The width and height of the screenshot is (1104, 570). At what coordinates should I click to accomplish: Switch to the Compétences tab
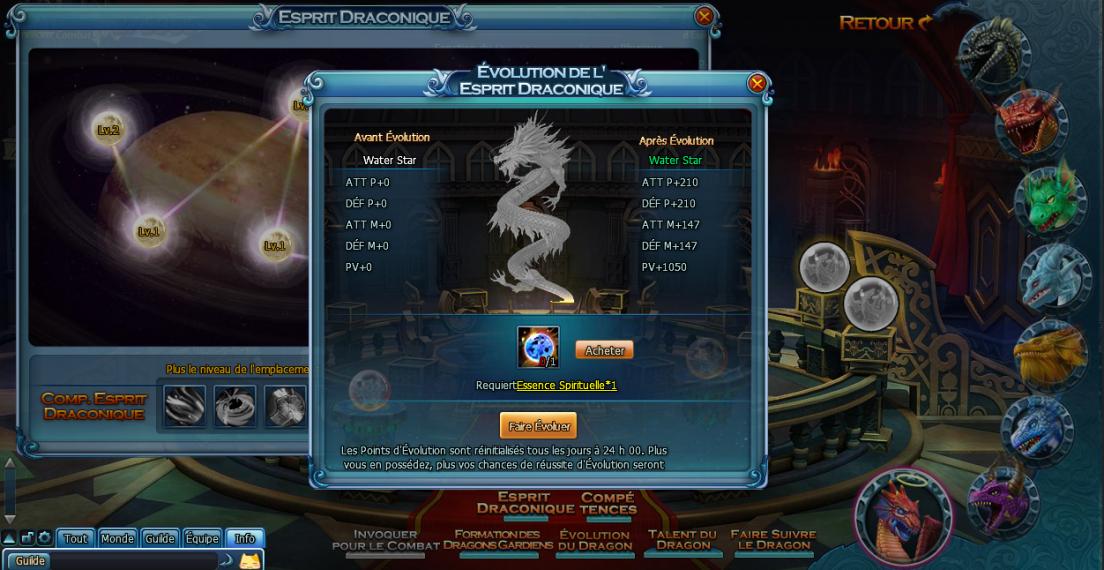(x=607, y=503)
